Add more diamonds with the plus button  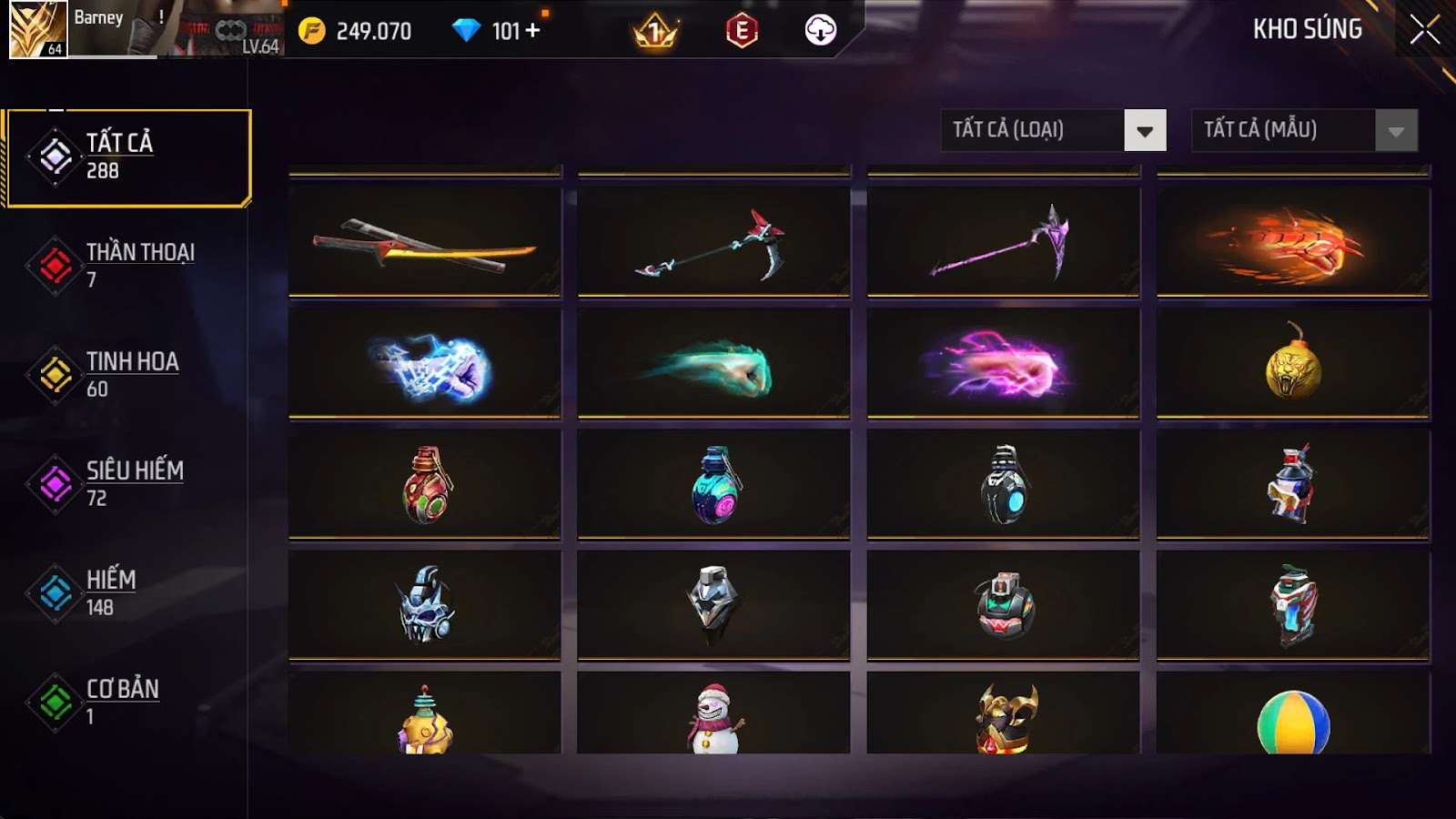[x=532, y=31]
